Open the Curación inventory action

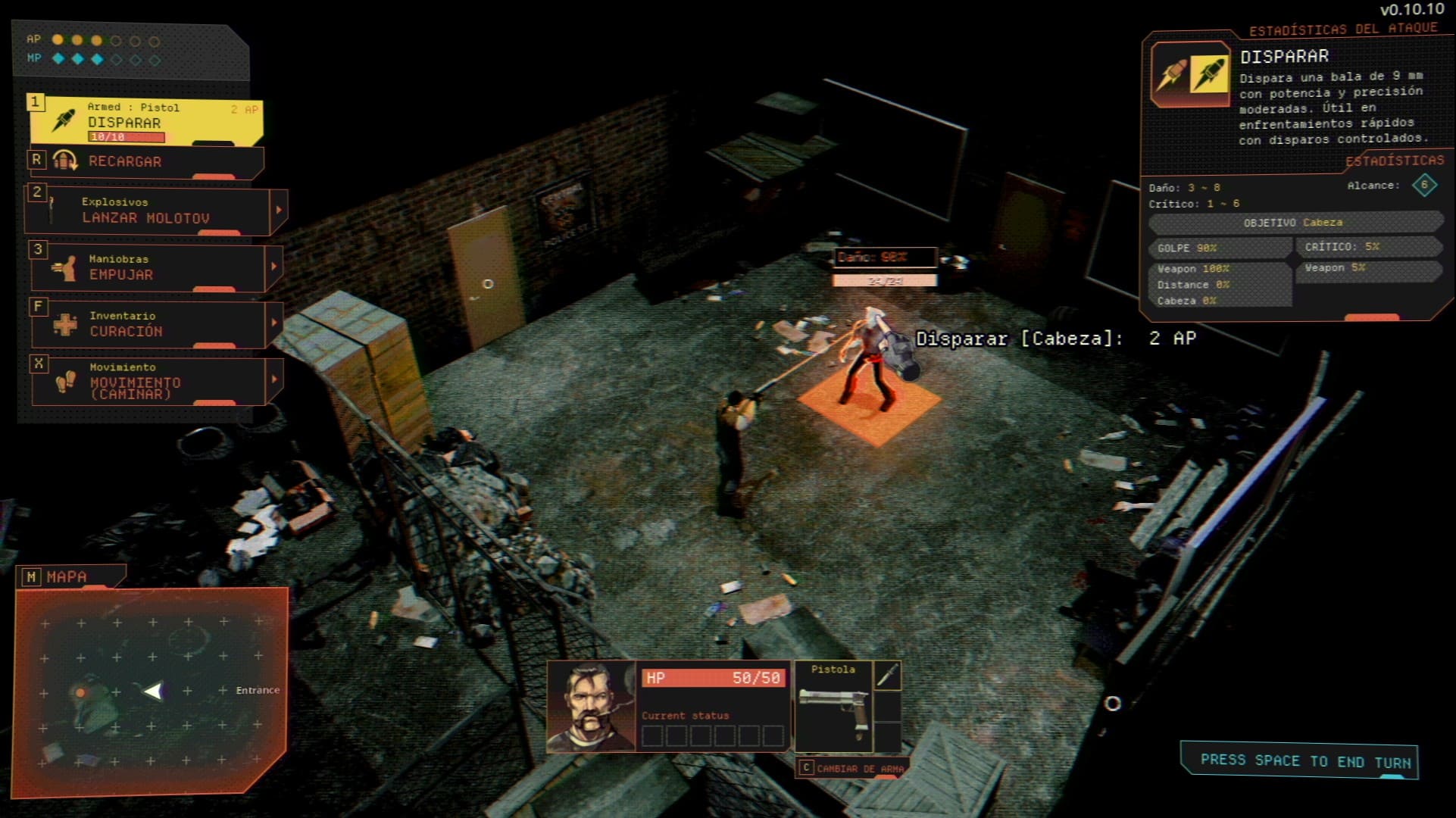(148, 324)
